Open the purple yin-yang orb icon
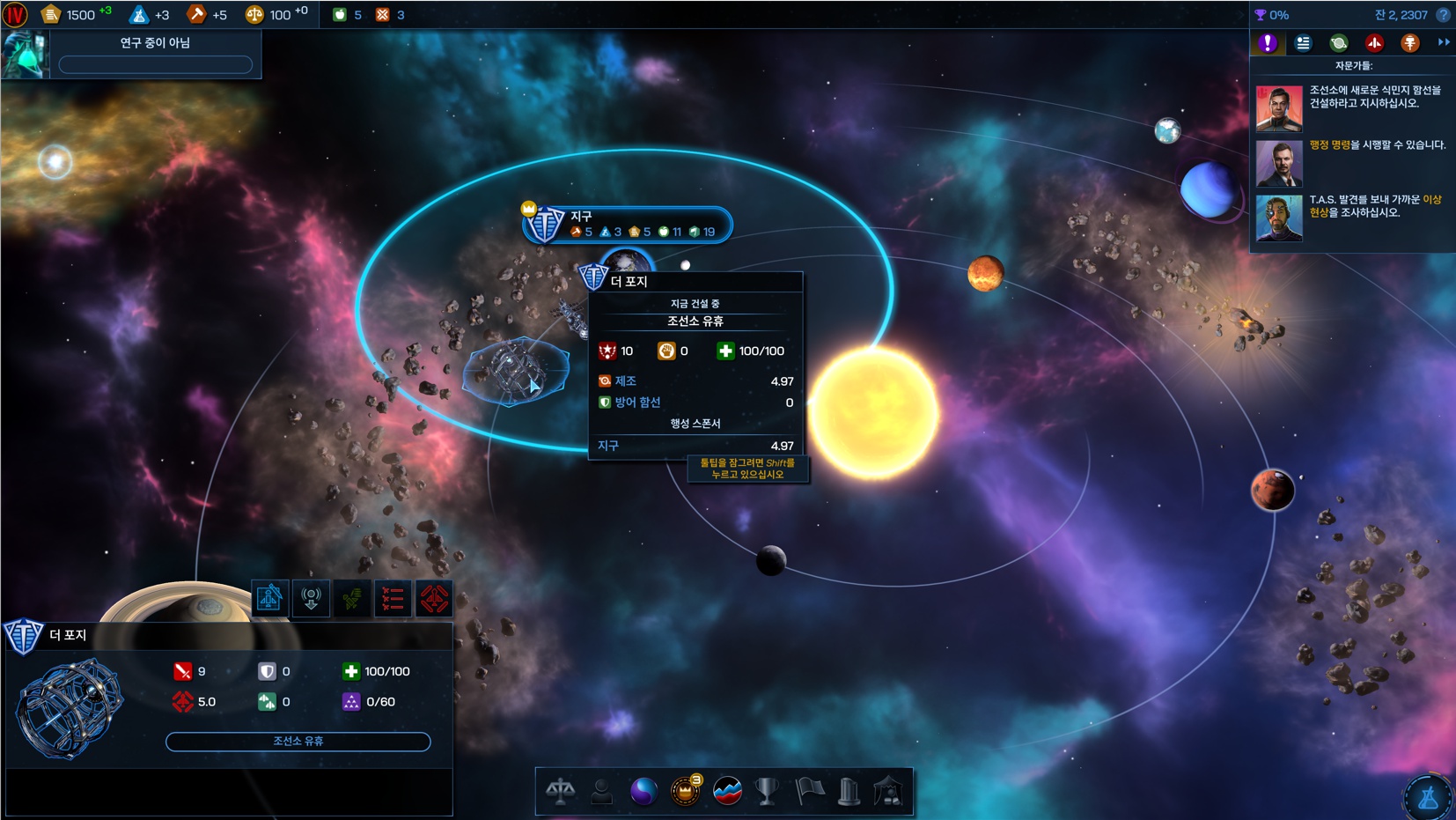 click(643, 791)
